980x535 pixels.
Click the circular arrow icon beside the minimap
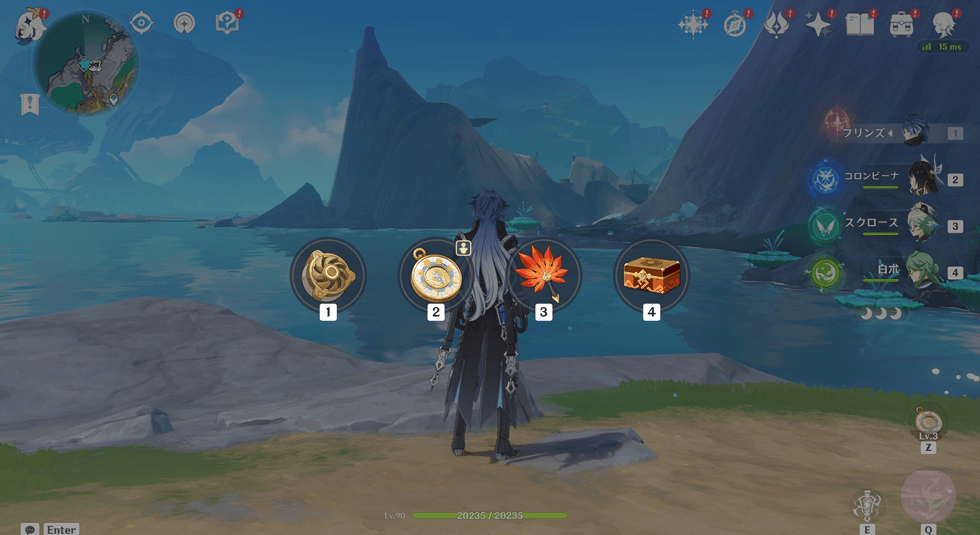coord(185,23)
